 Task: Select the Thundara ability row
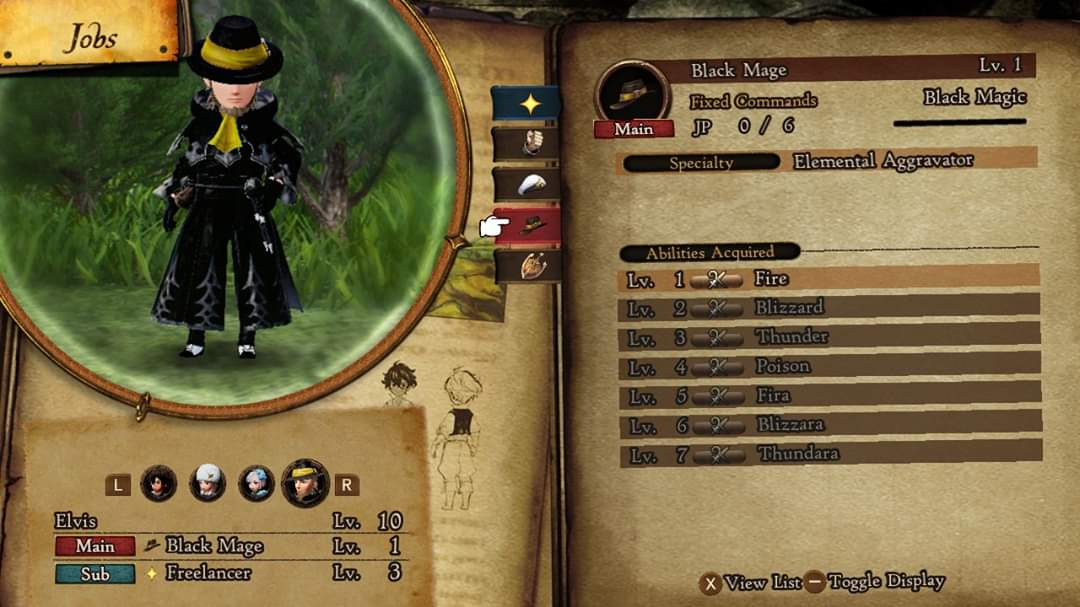pyautogui.click(x=828, y=454)
